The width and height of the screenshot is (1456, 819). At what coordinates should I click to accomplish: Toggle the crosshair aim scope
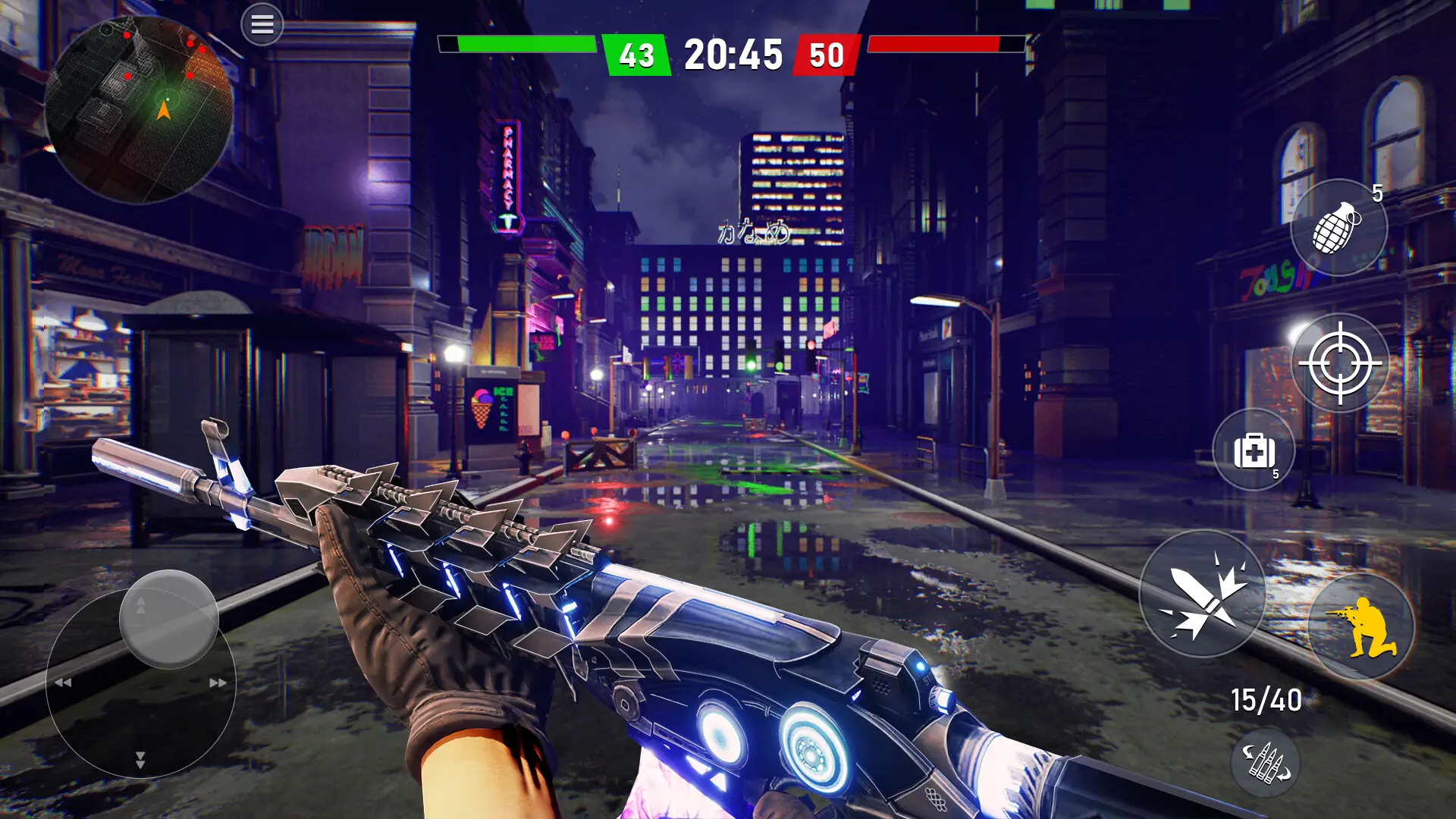pyautogui.click(x=1340, y=363)
